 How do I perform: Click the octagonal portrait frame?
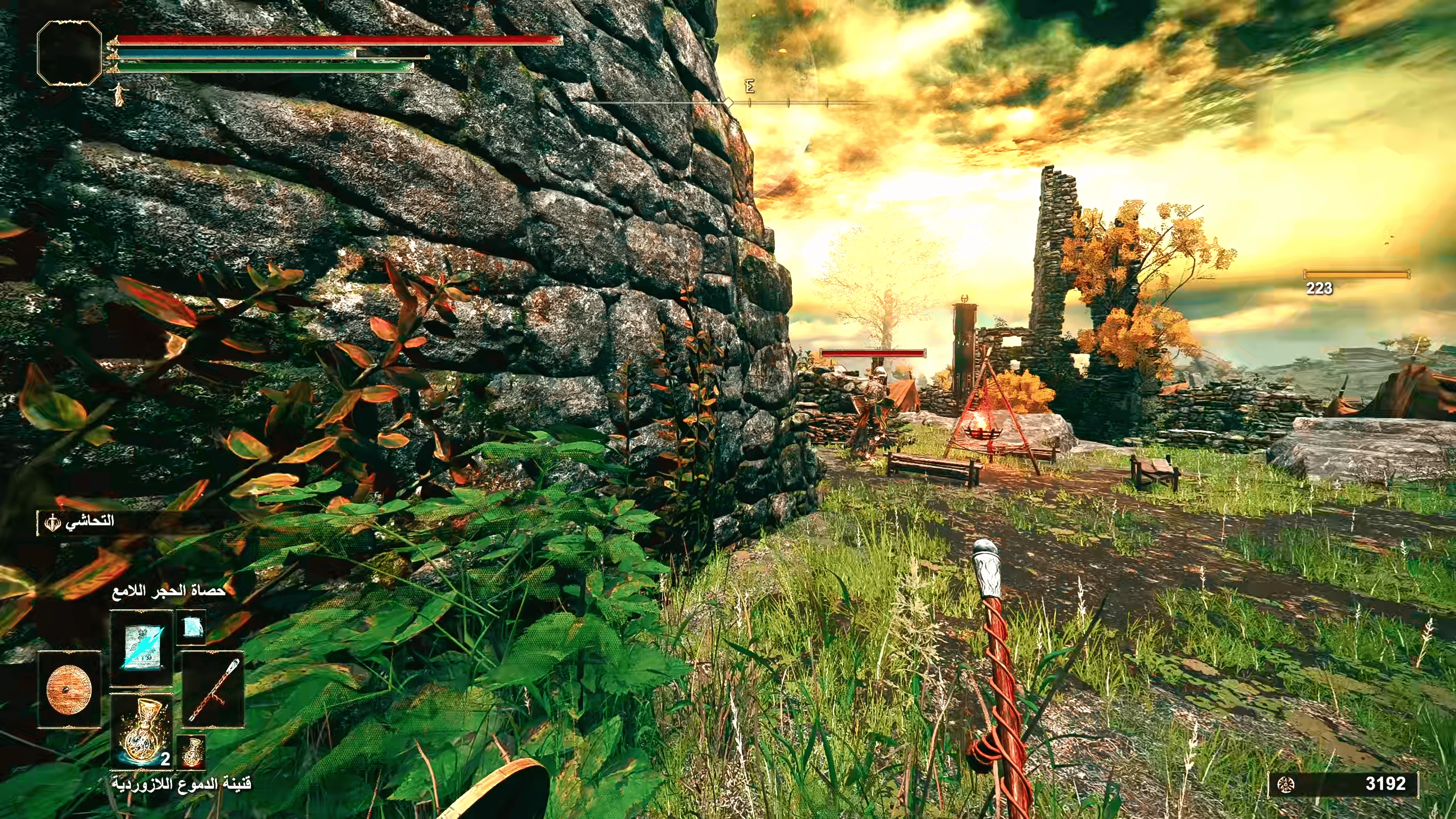point(69,54)
